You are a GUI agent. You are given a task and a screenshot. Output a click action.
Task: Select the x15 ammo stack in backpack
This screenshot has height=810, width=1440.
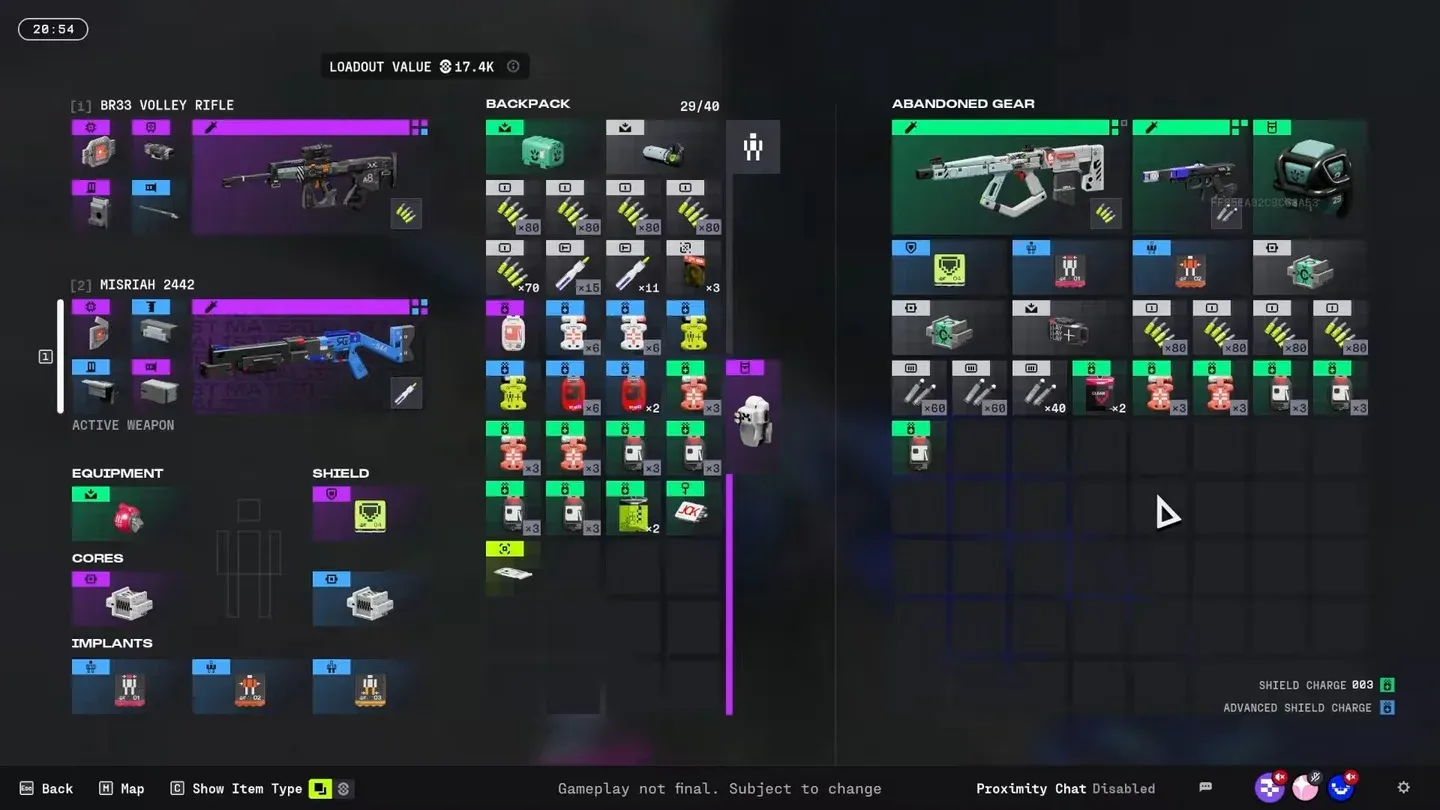[573, 268]
